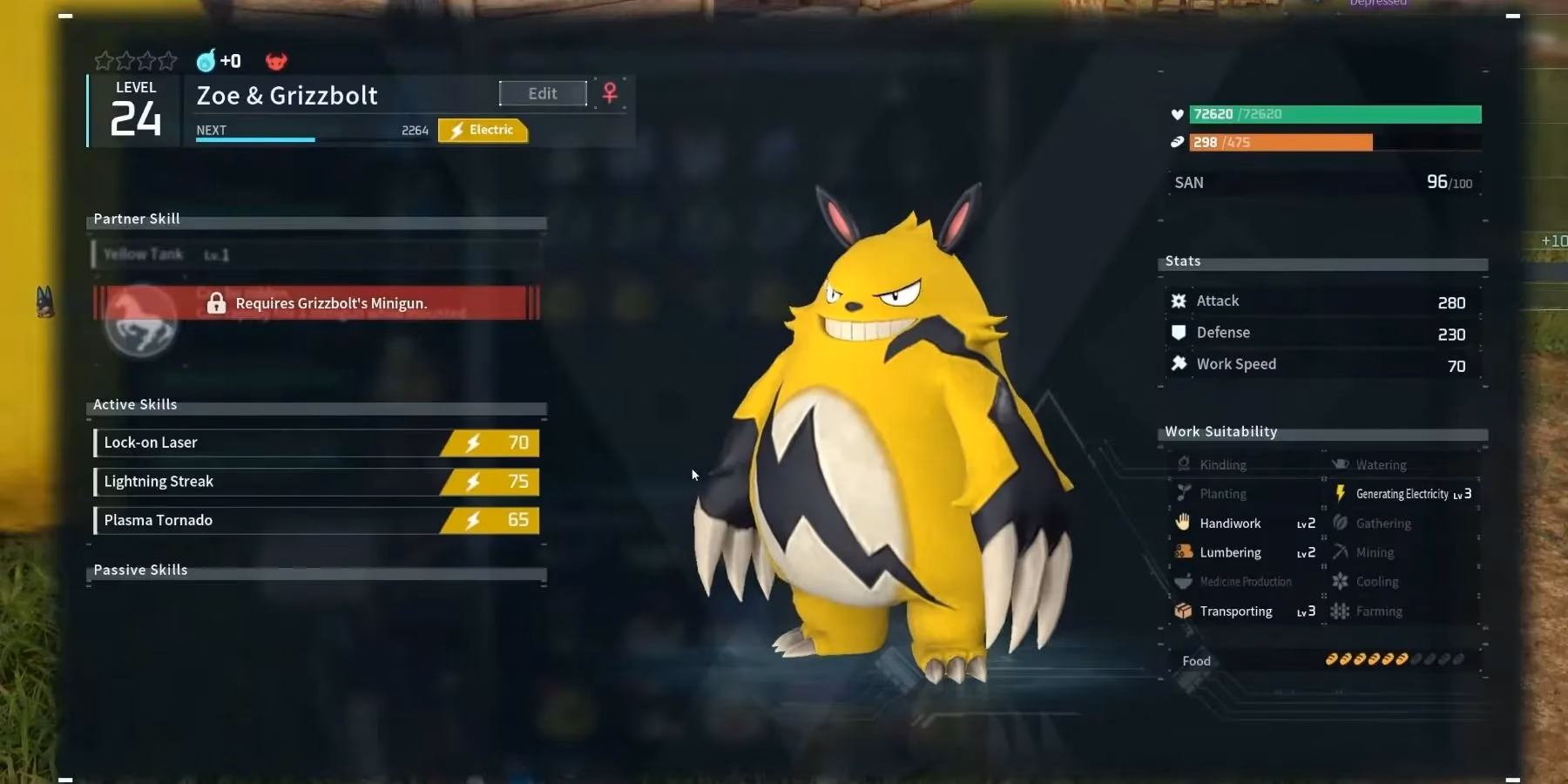The image size is (1568, 784).
Task: Click the Generating Electricity work suitability
Action: (x=1403, y=494)
